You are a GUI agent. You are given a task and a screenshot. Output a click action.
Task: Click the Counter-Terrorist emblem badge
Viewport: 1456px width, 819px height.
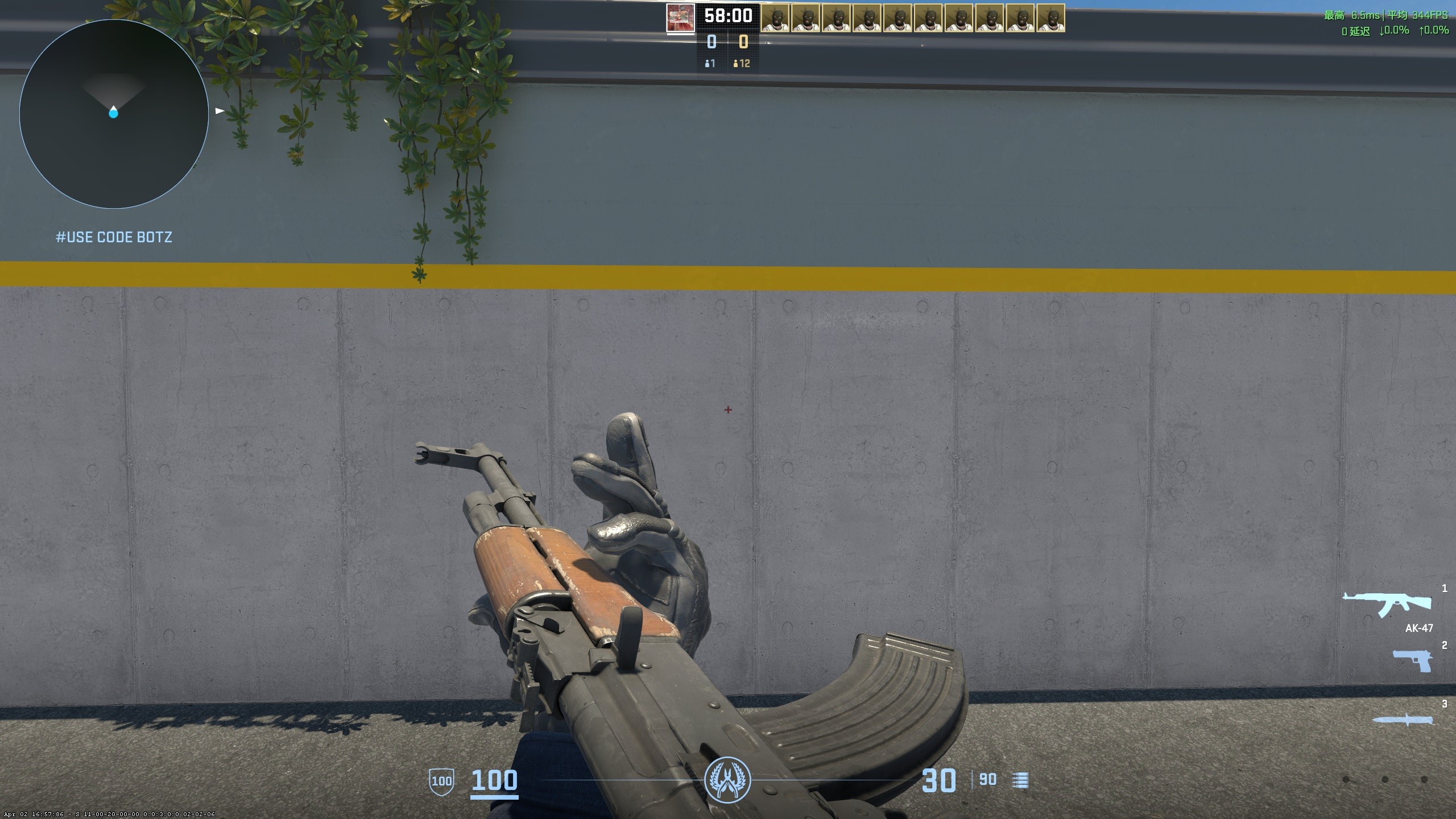click(727, 780)
